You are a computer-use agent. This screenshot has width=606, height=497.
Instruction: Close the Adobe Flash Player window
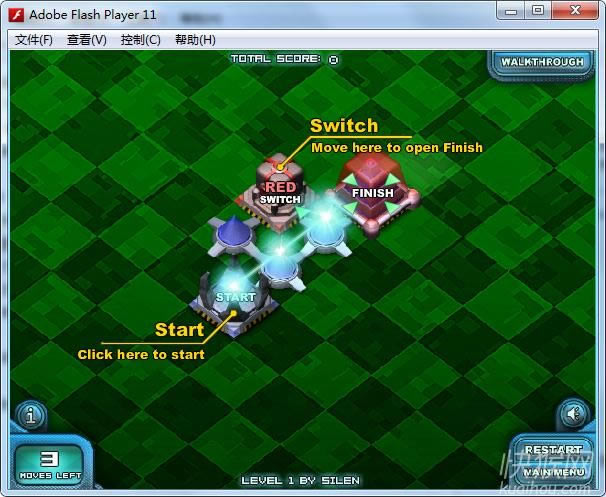[x=575, y=10]
